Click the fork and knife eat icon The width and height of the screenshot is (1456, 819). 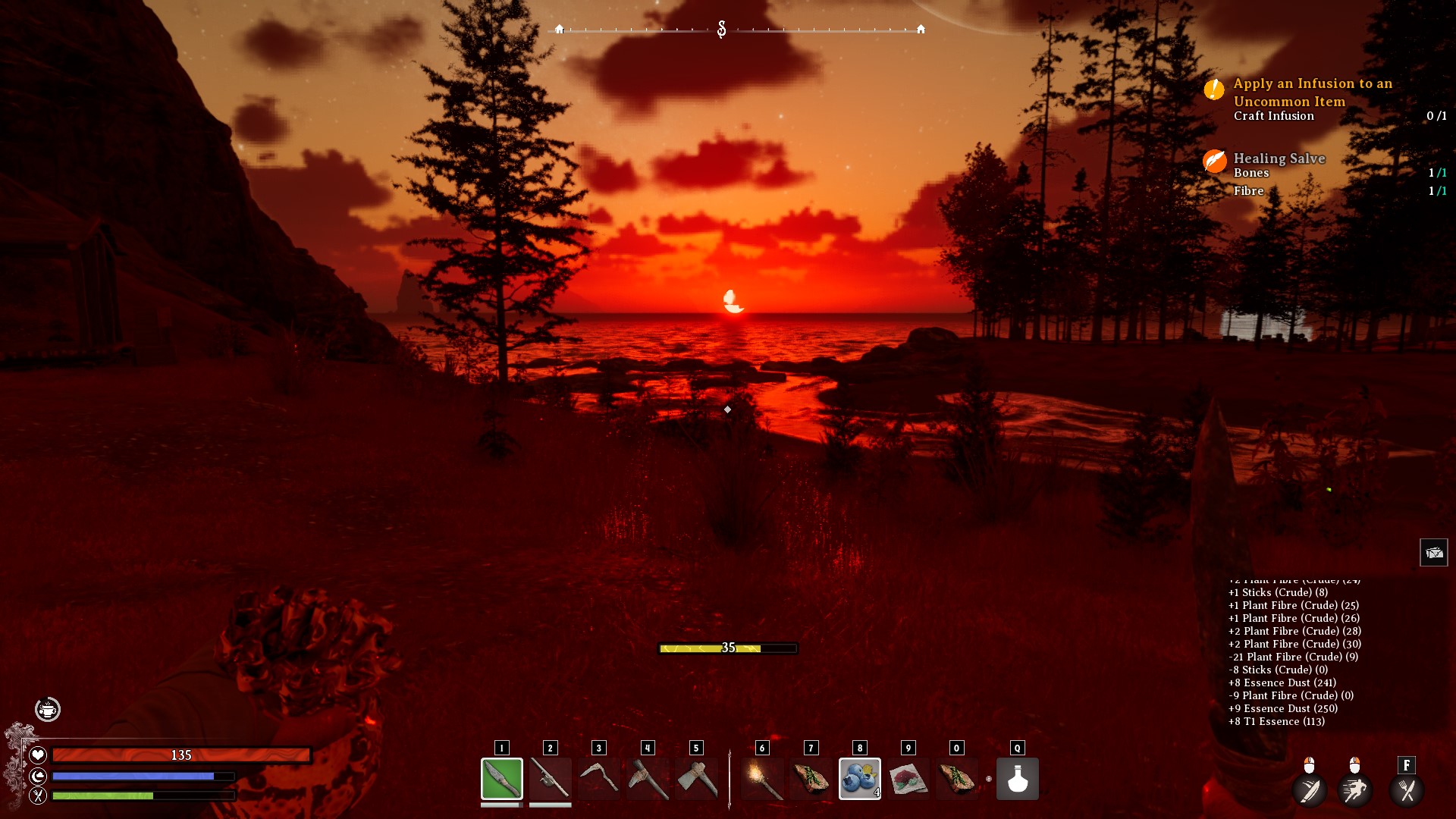pos(1407,790)
